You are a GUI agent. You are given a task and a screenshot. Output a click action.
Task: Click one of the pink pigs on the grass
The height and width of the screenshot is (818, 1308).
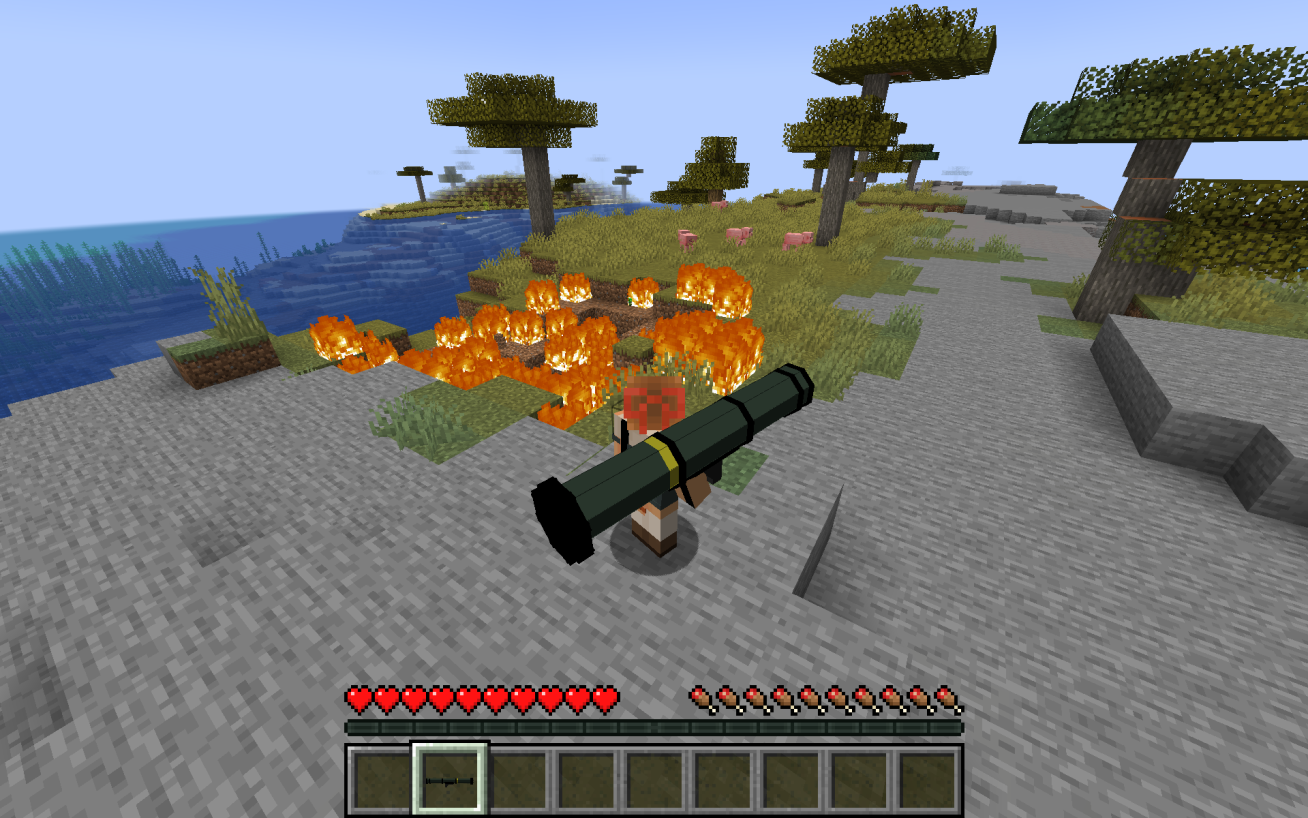[737, 236]
